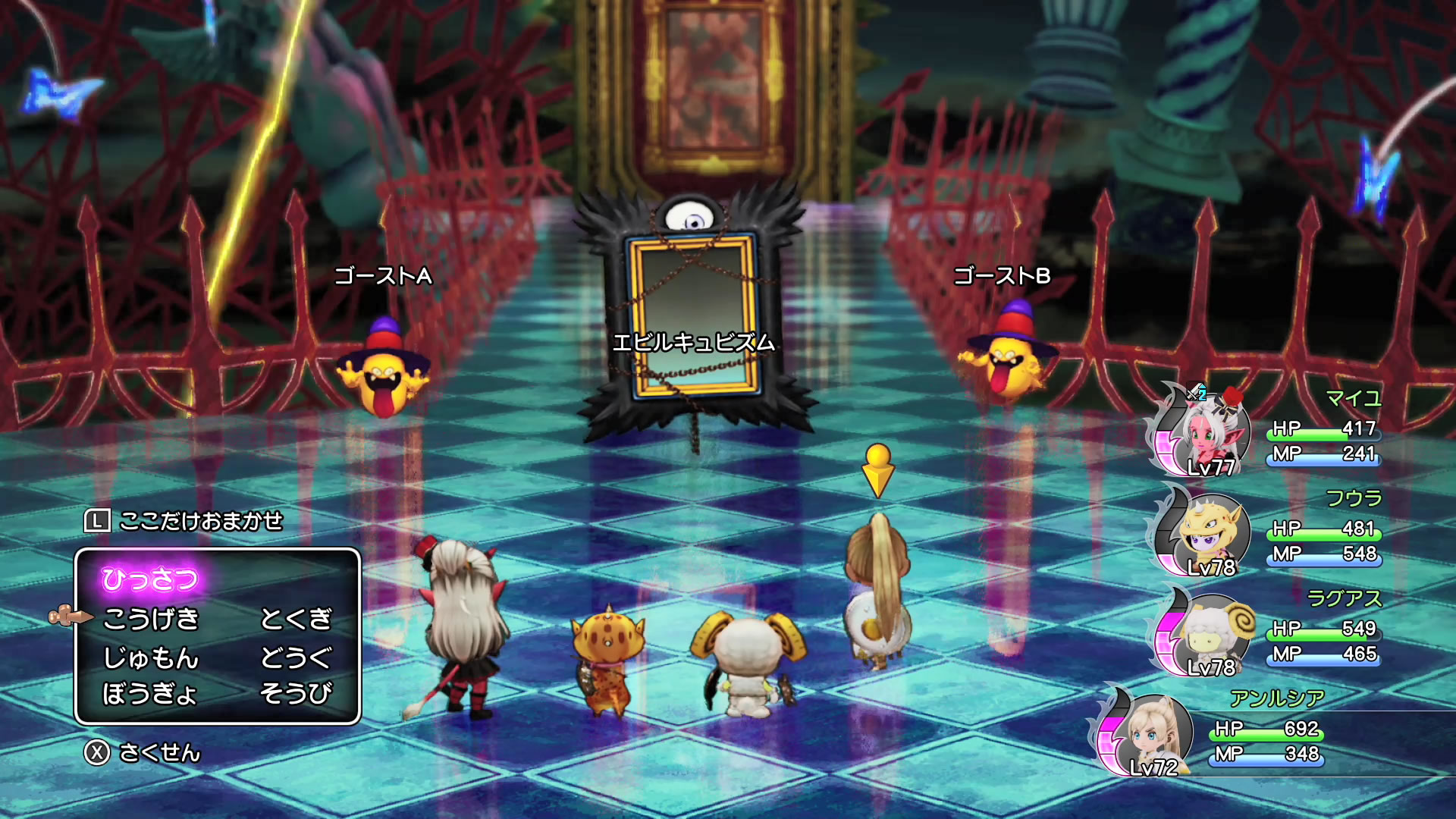Click the ここだけおまかせ auto option
Image resolution: width=1456 pixels, height=819 pixels.
point(200,521)
